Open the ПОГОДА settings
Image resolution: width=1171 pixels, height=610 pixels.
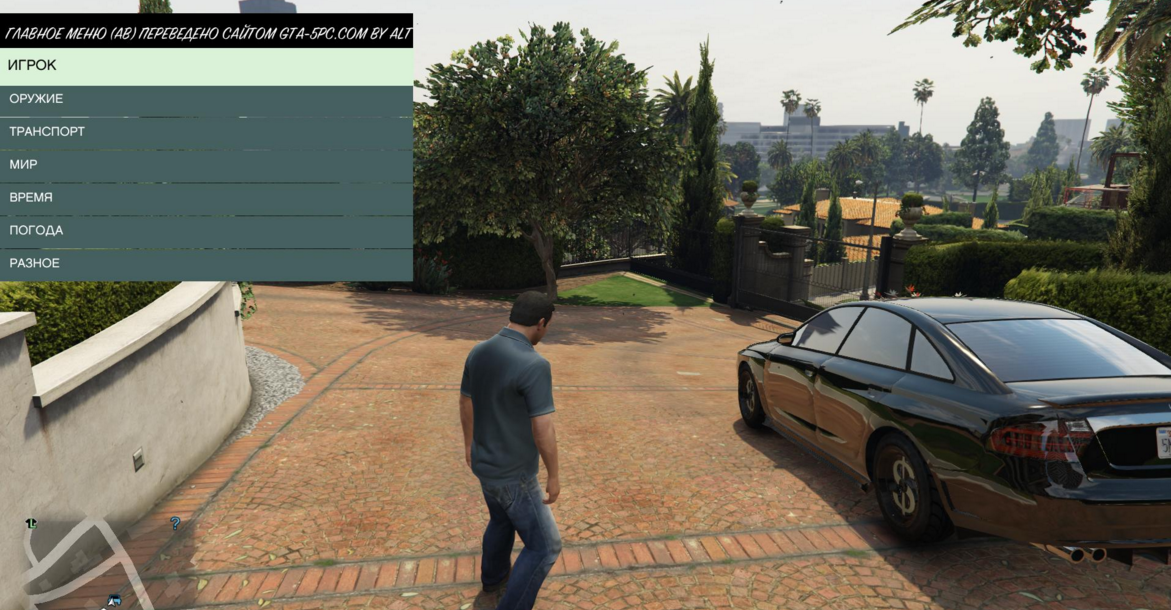[x=206, y=231]
